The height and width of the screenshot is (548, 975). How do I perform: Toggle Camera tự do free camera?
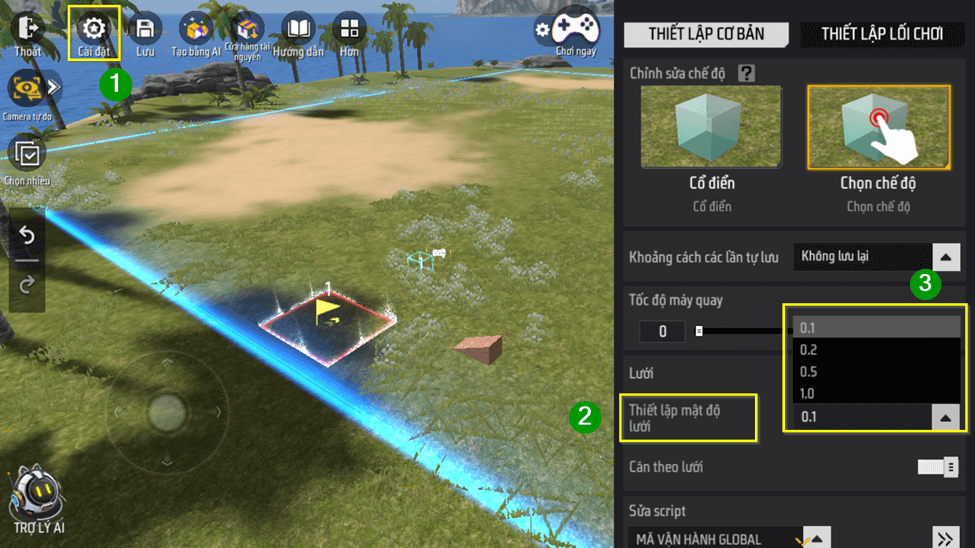[27, 91]
